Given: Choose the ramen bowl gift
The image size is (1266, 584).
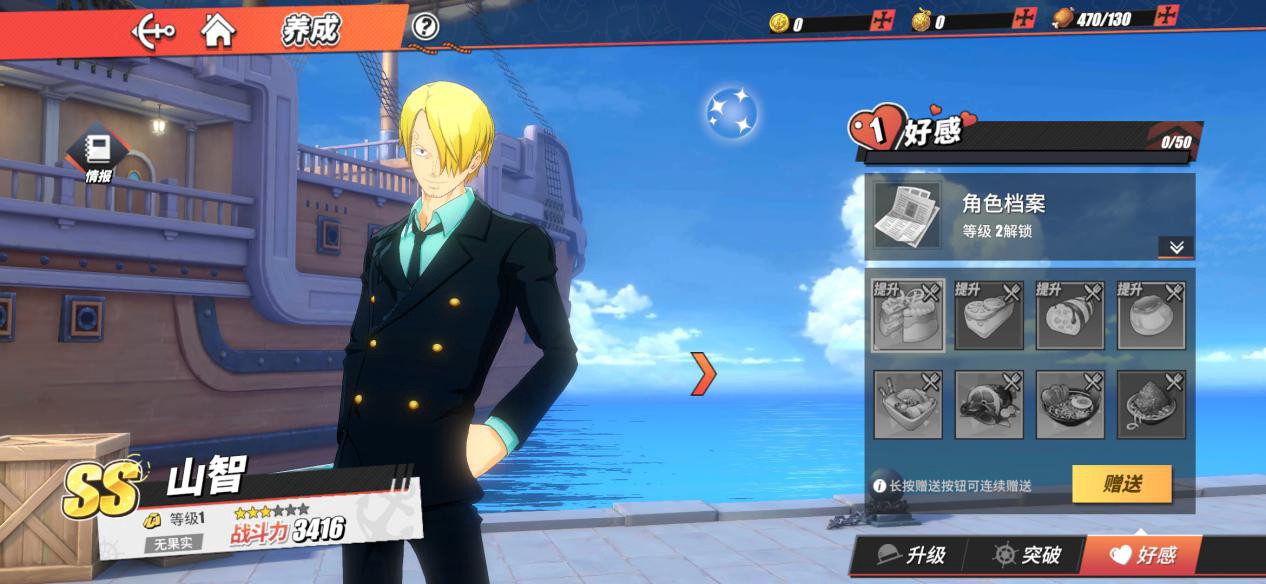Looking at the screenshot, I should (x=1070, y=404).
